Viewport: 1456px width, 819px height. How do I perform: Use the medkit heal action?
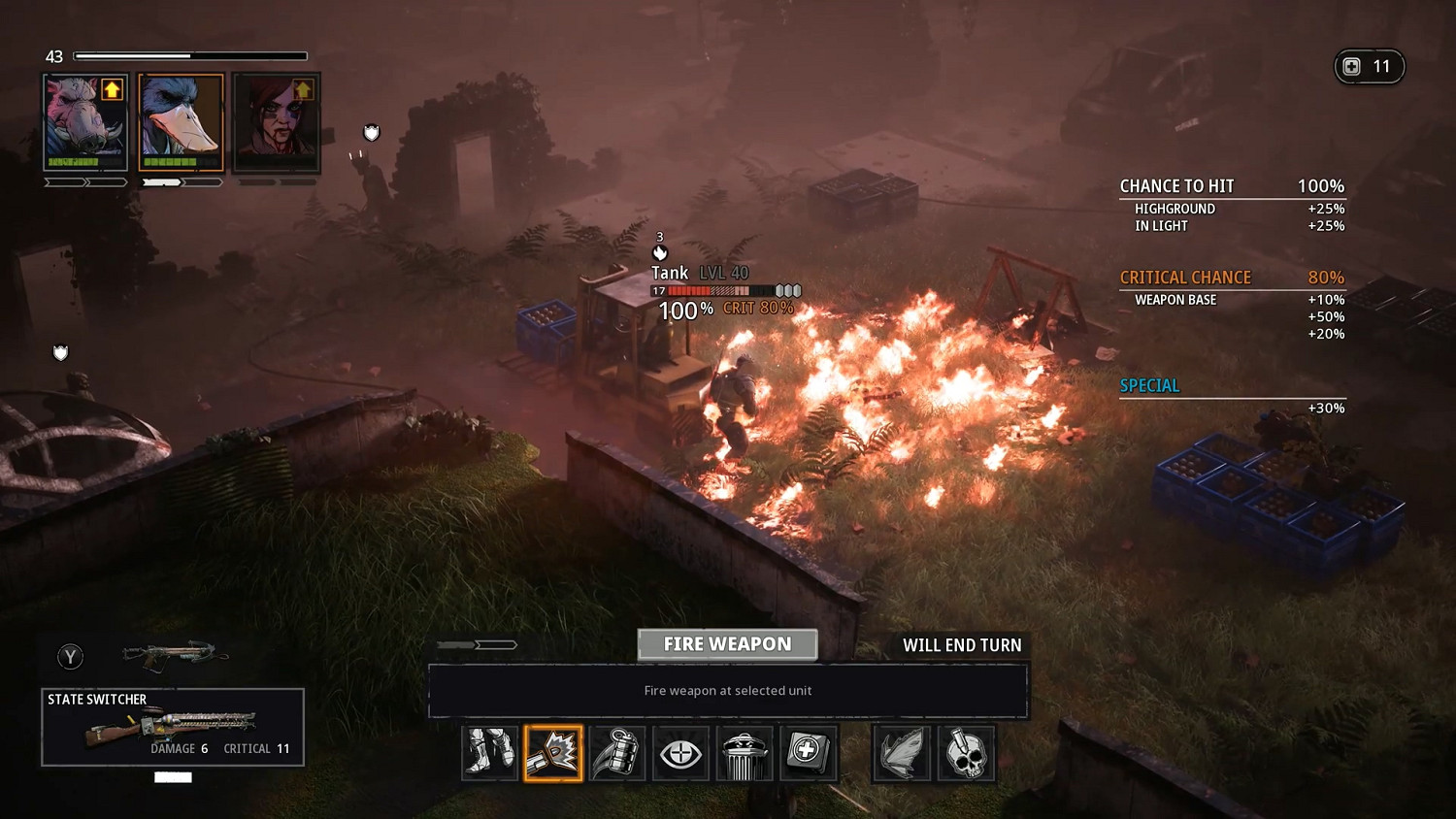click(808, 753)
